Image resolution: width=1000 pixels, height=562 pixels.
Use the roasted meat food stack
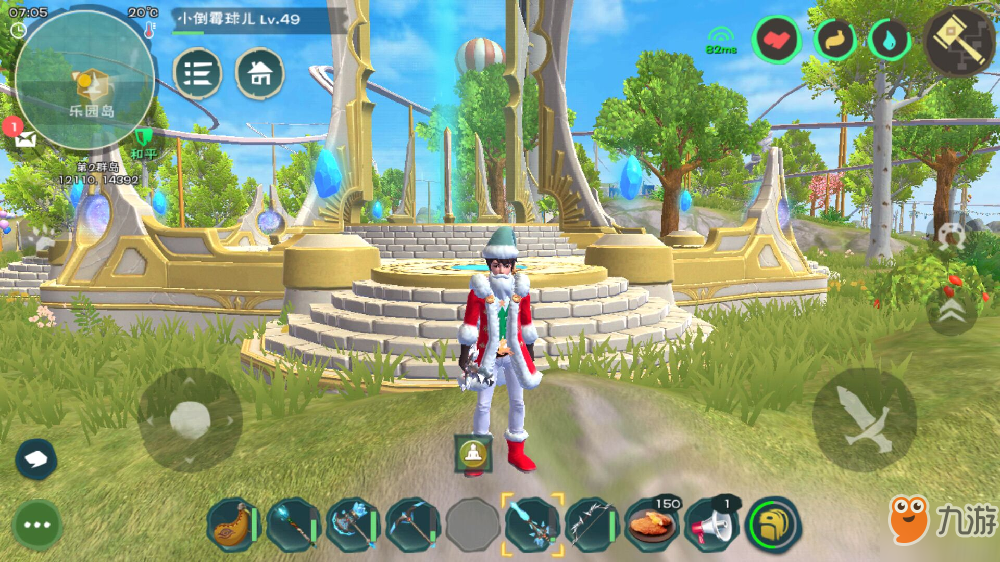point(651,524)
